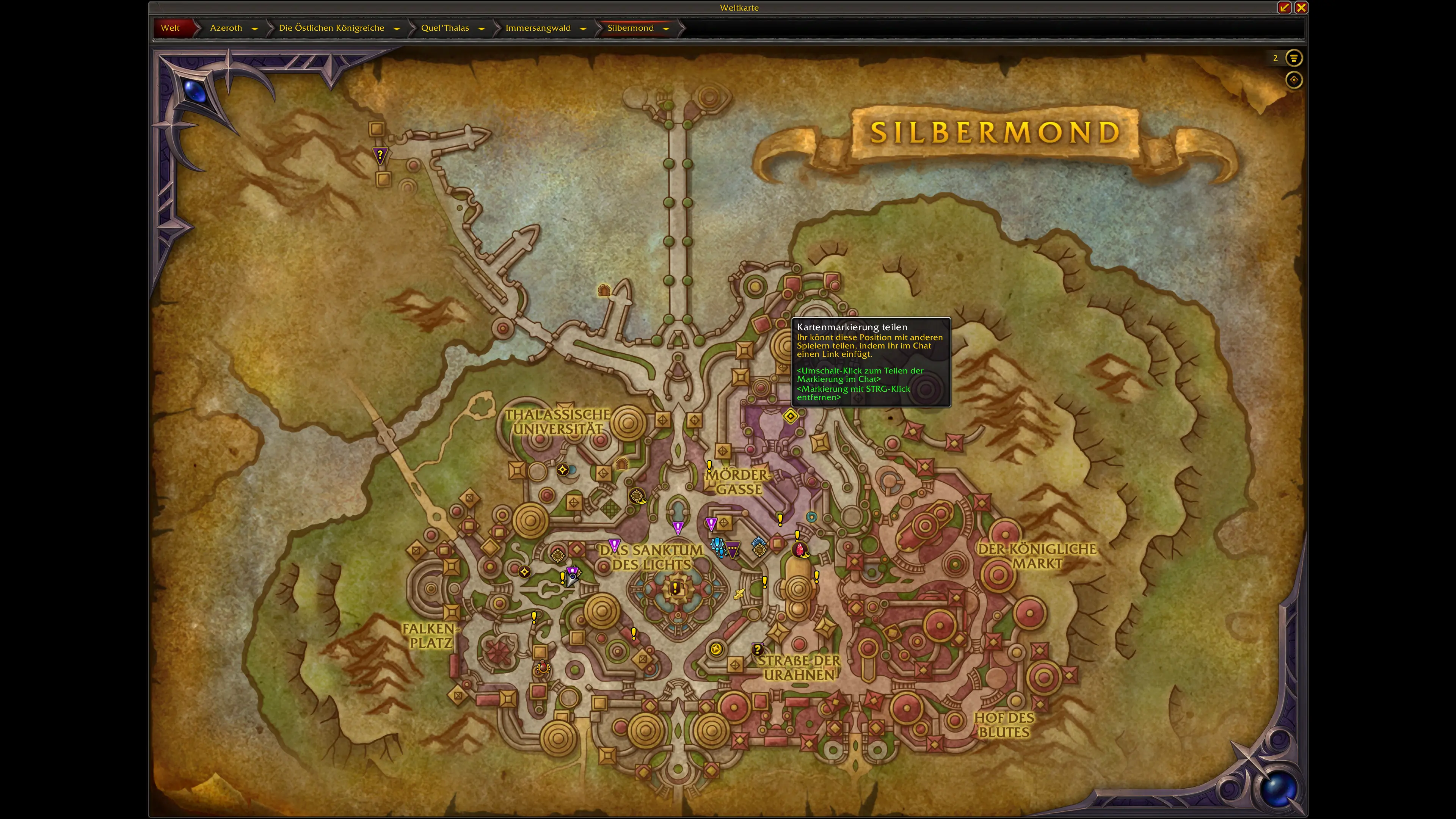Click the Silbermond breadcrumb button
Image resolution: width=1456 pixels, height=819 pixels.
(630, 28)
